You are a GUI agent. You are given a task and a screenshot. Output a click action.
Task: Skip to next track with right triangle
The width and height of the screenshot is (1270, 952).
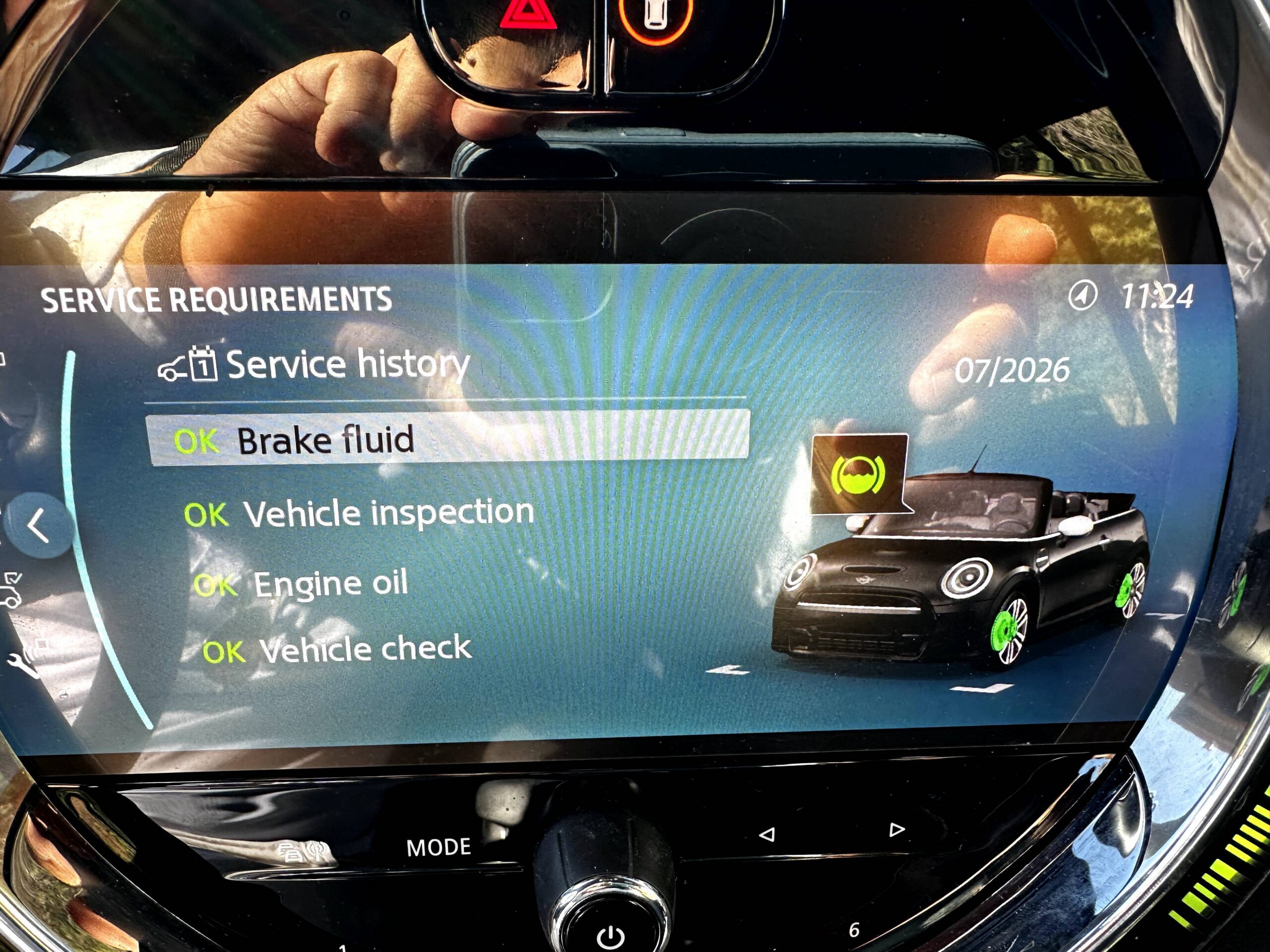pyautogui.click(x=896, y=830)
